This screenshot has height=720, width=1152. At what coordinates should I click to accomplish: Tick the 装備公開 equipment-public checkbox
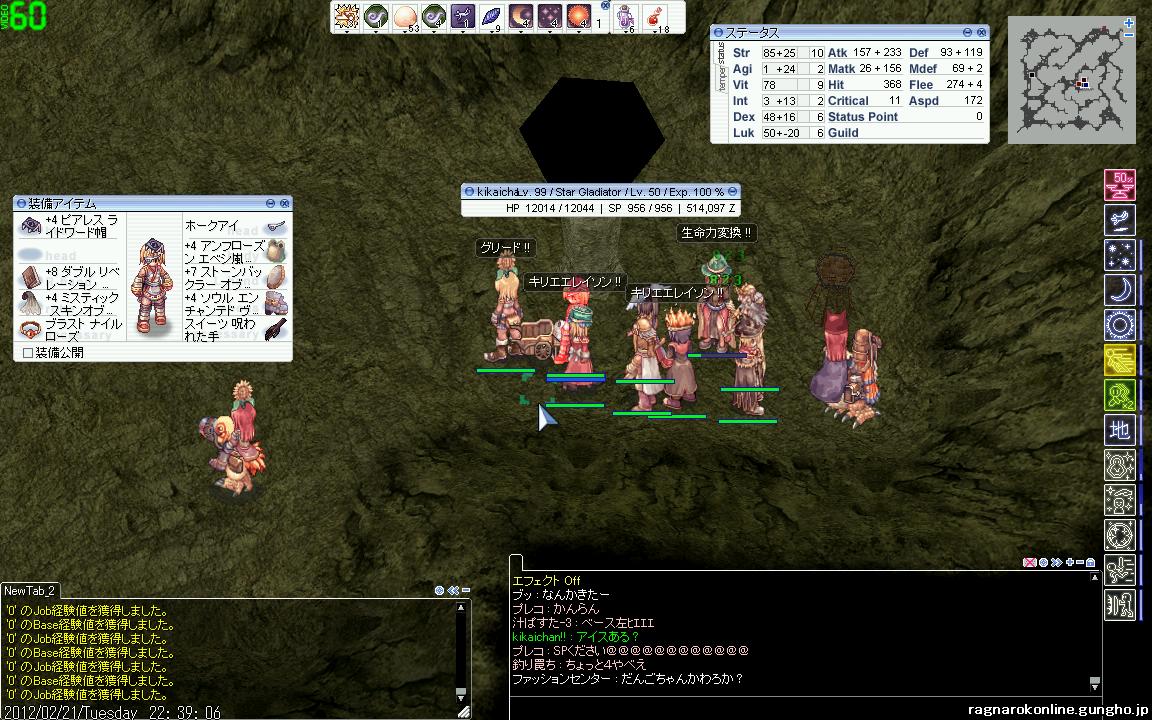coord(28,353)
